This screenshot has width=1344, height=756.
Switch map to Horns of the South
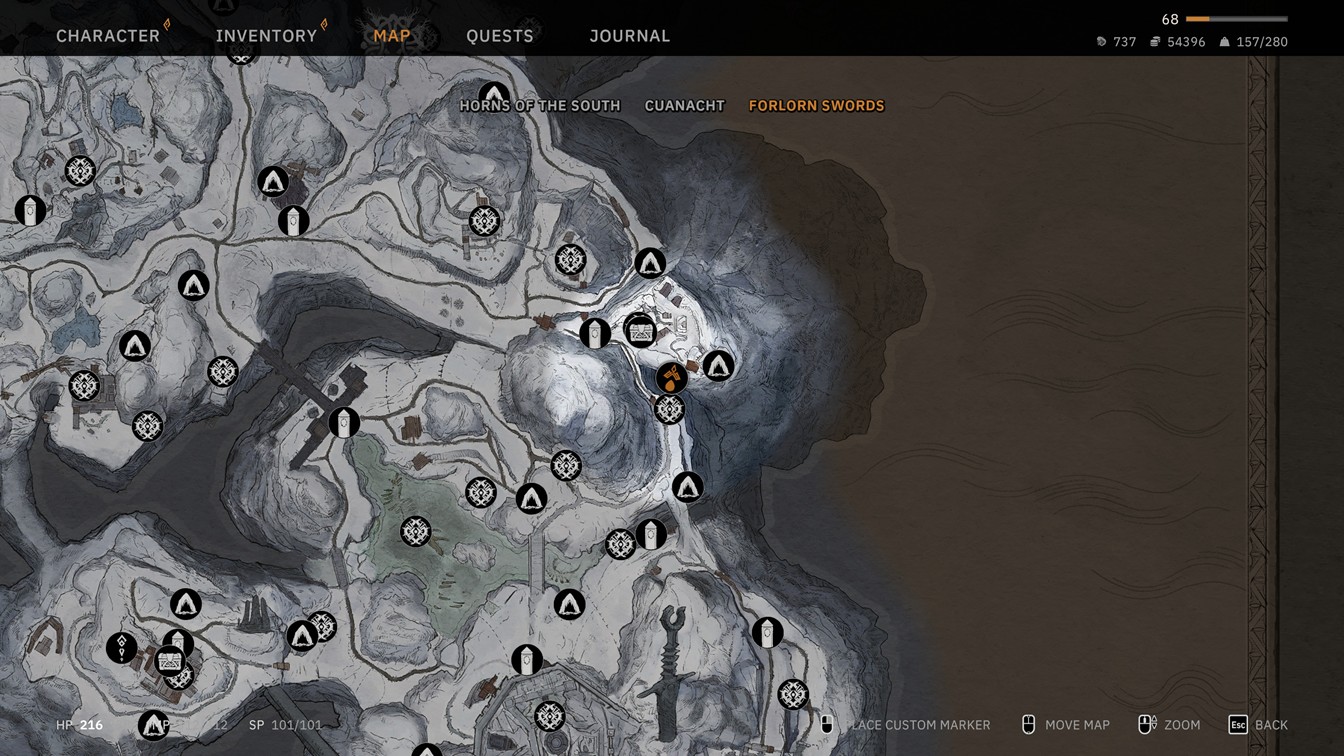540,106
